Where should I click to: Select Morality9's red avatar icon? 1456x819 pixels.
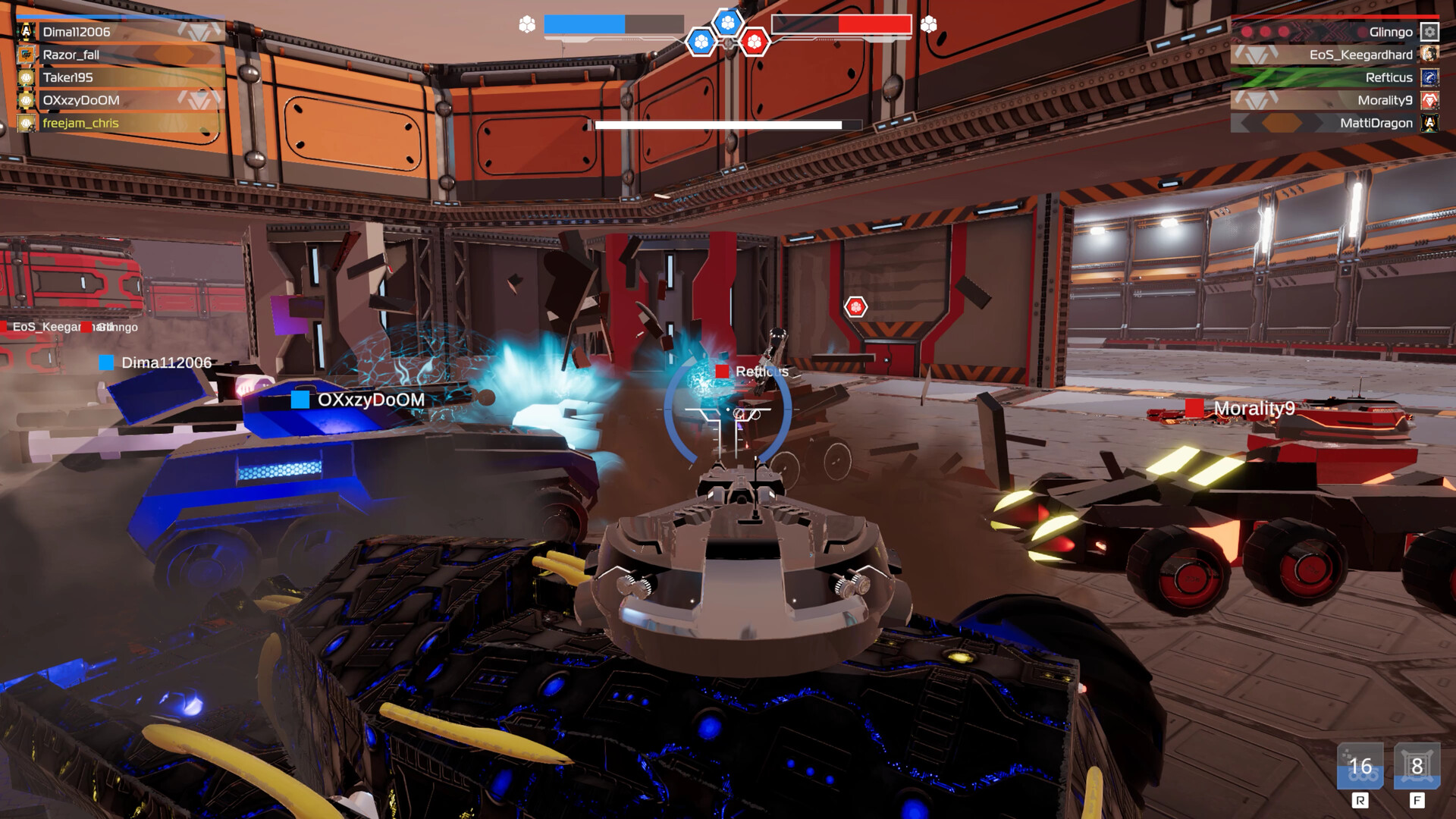click(x=1430, y=100)
